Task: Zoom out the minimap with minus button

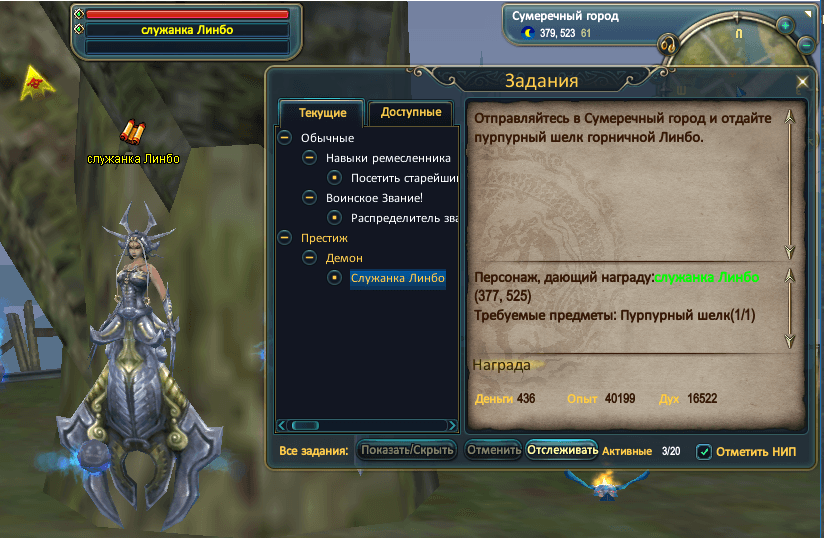Action: pos(807,45)
